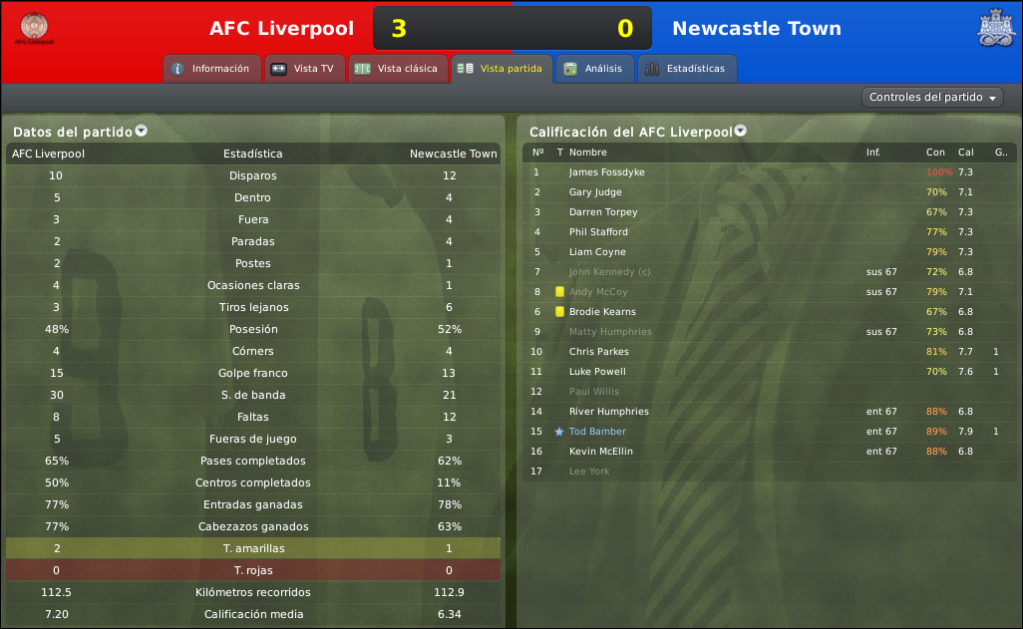The width and height of the screenshot is (1023, 629).
Task: Sort ratings by the Cal column header
Action: (965, 153)
